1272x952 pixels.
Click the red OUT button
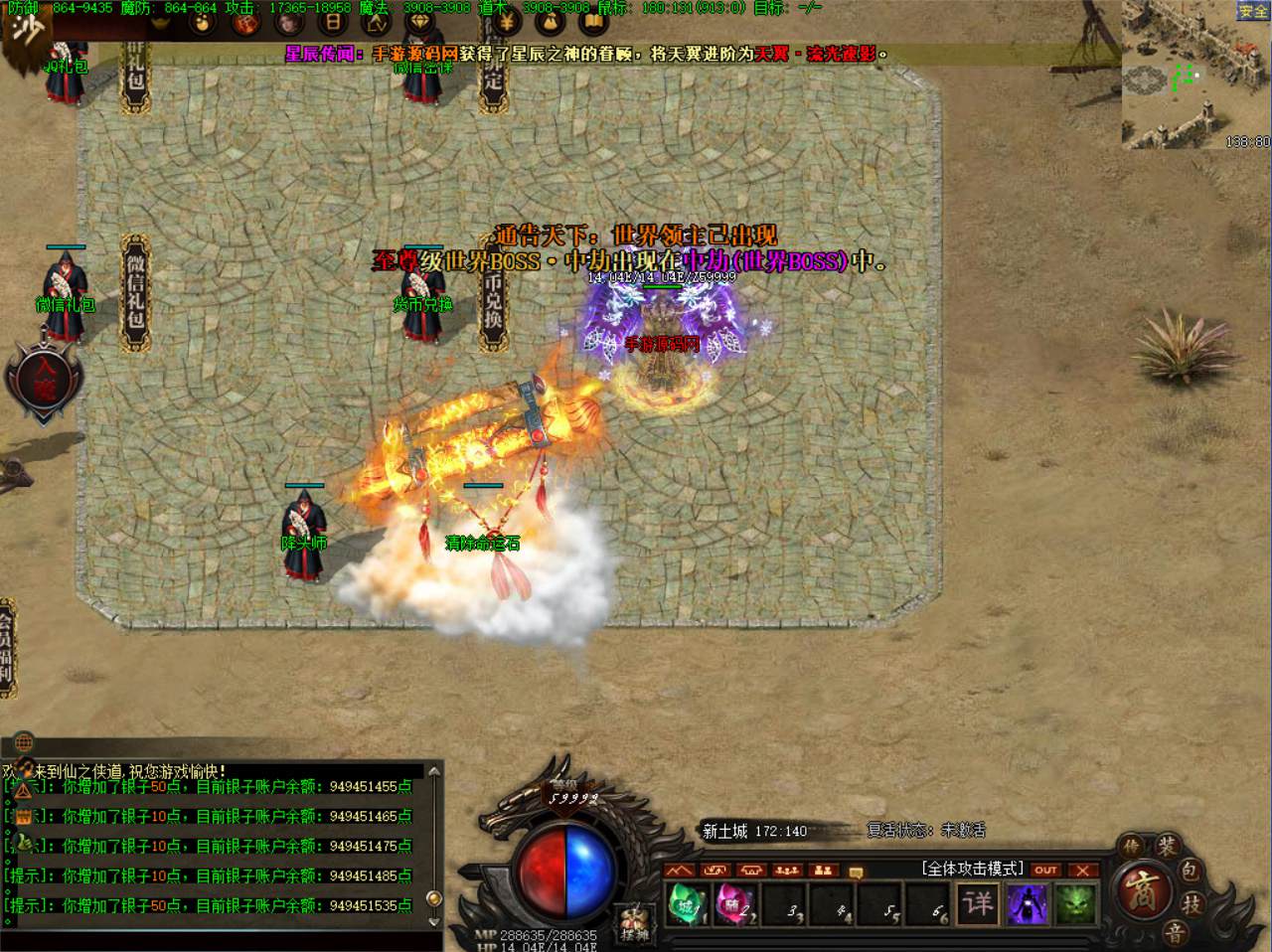point(1045,871)
